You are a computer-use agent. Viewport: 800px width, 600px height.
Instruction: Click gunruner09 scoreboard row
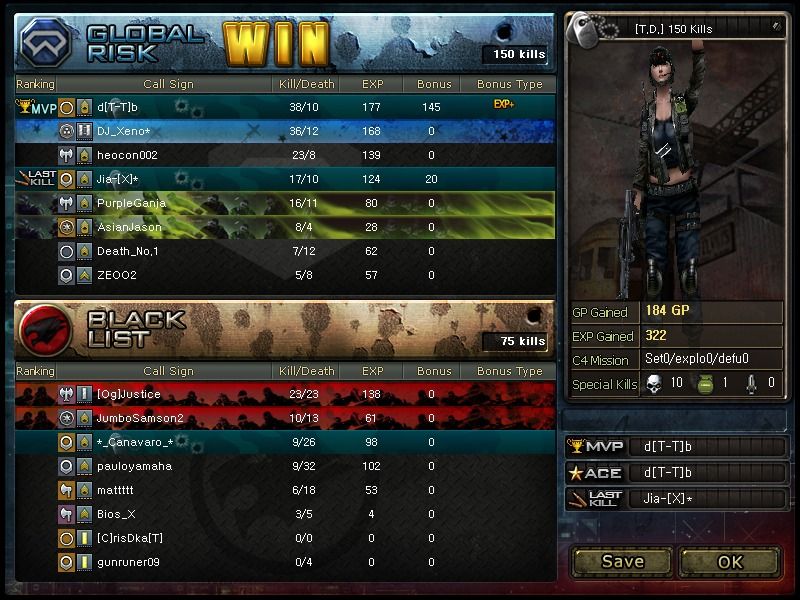coord(285,562)
